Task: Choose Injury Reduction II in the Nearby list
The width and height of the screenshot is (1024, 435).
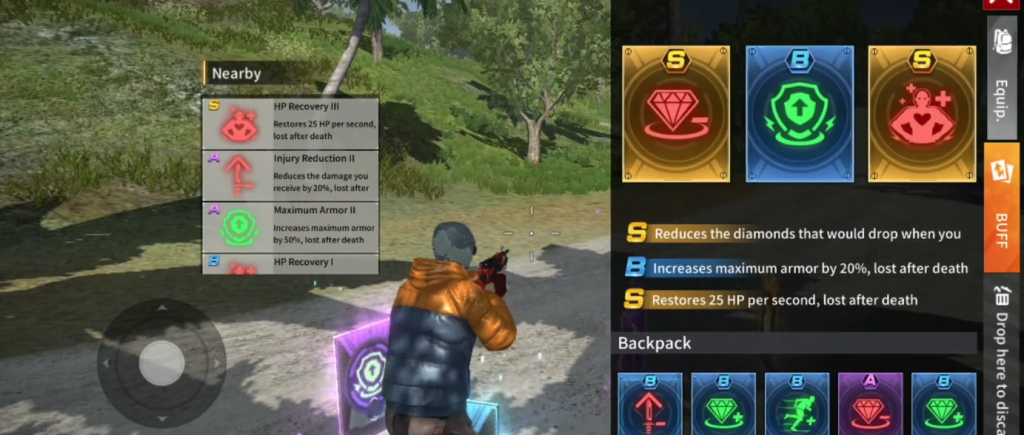Action: [x=290, y=174]
